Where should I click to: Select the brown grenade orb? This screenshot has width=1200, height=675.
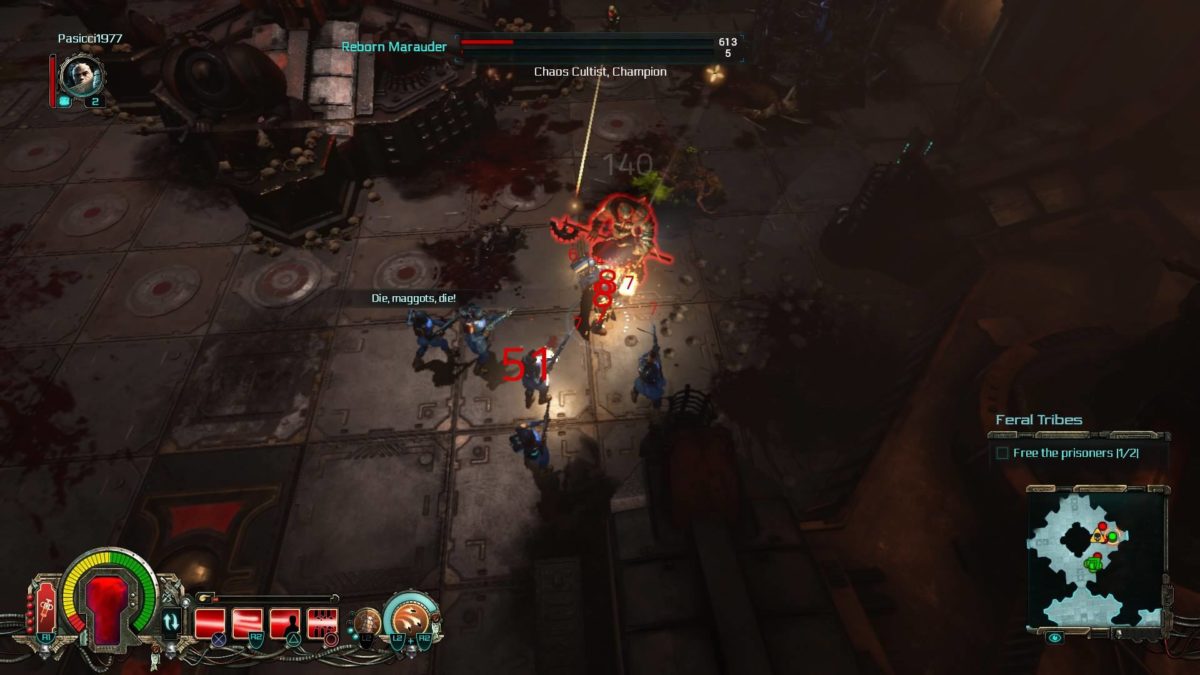point(367,620)
